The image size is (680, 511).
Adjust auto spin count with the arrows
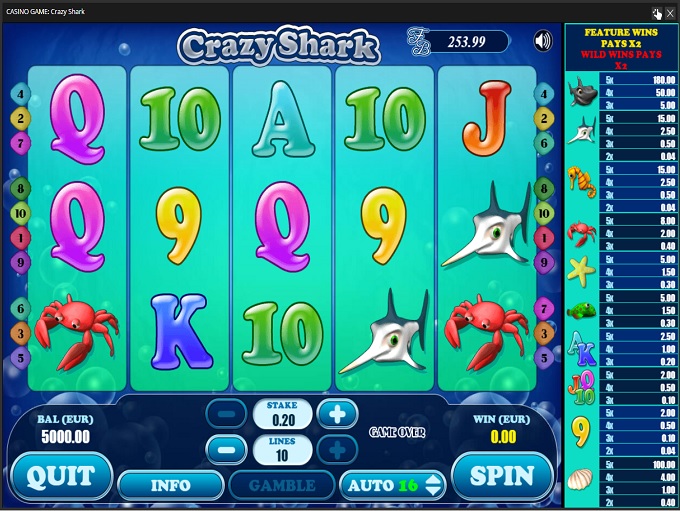tap(434, 486)
